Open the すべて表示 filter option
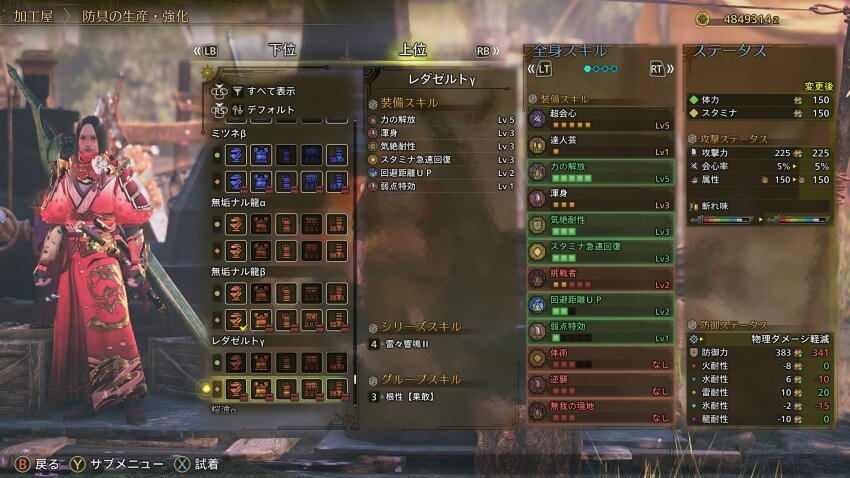850x478 pixels. 271,91
